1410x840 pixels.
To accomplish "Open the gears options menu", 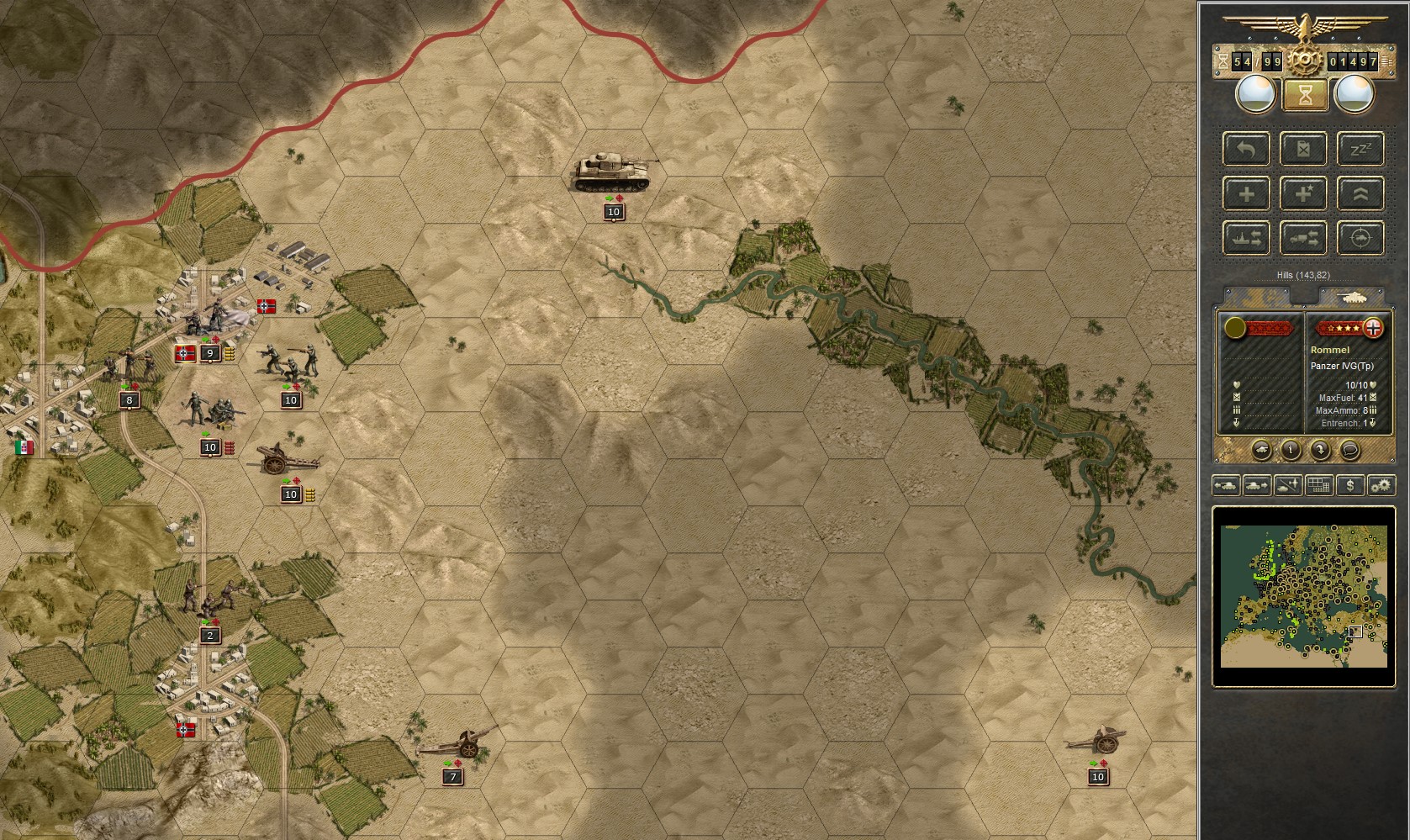I will click(1380, 485).
